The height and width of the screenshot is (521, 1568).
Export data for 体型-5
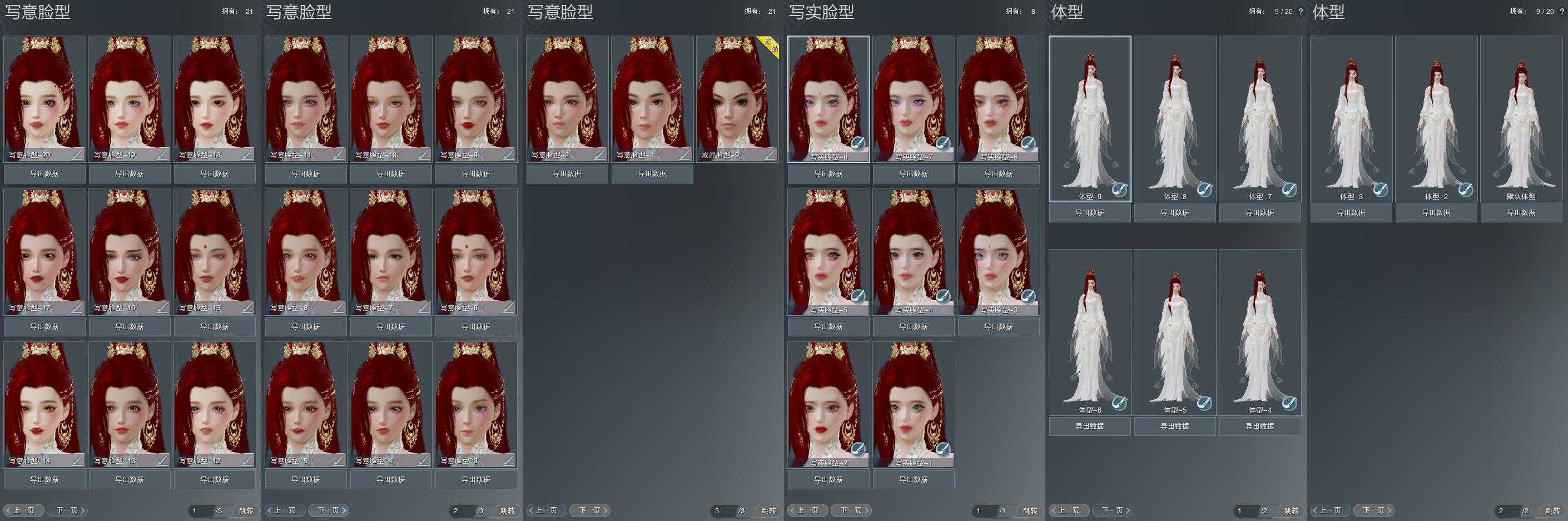coord(1175,426)
